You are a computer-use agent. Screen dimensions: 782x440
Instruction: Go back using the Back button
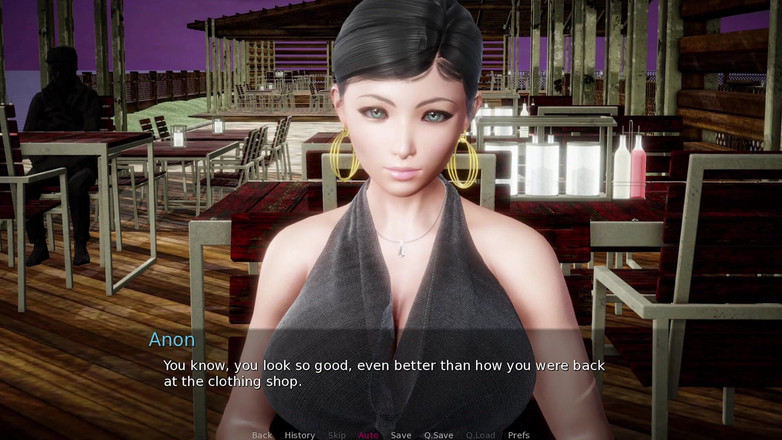262,435
